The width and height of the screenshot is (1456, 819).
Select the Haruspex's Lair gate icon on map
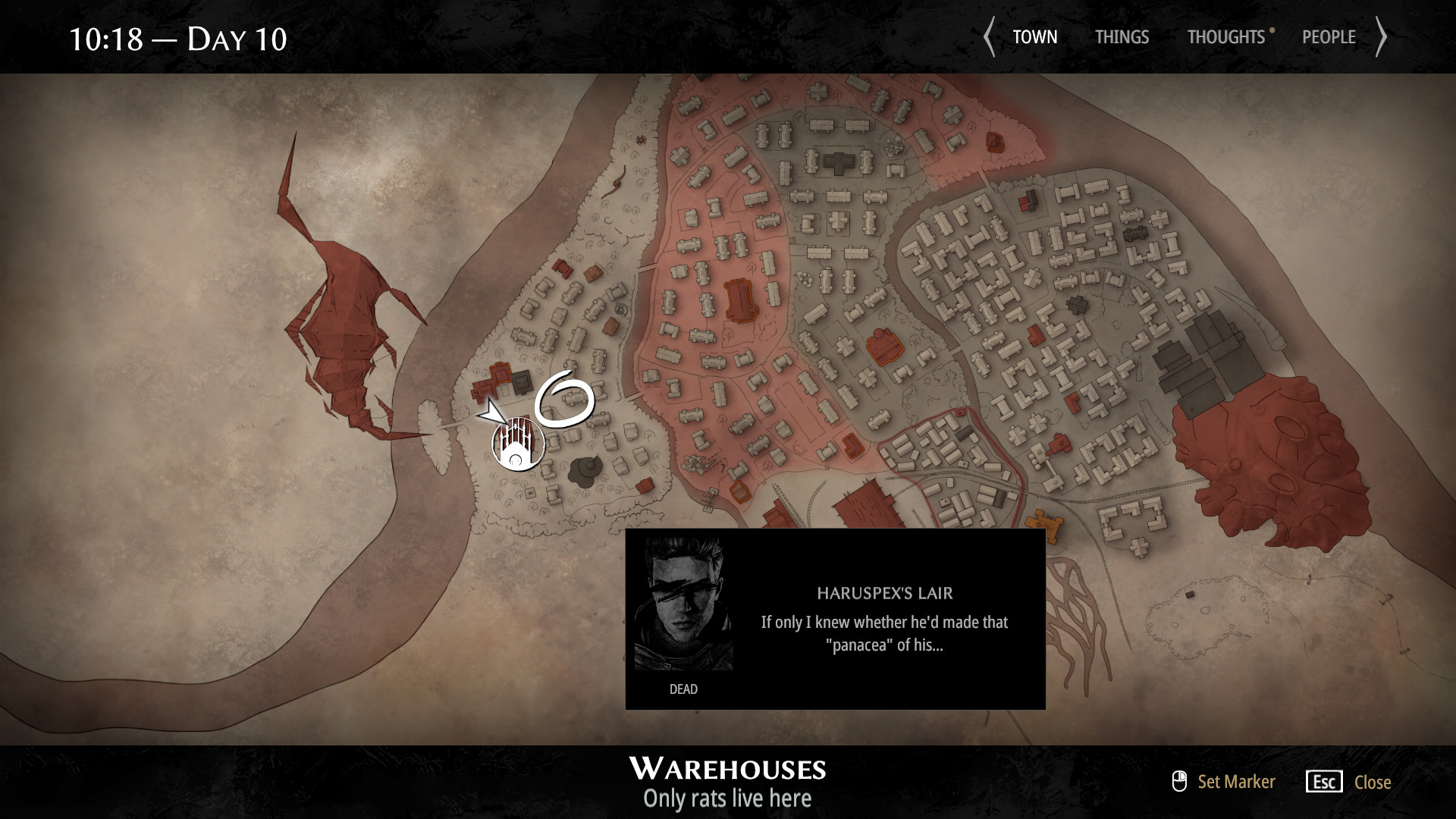(x=518, y=444)
